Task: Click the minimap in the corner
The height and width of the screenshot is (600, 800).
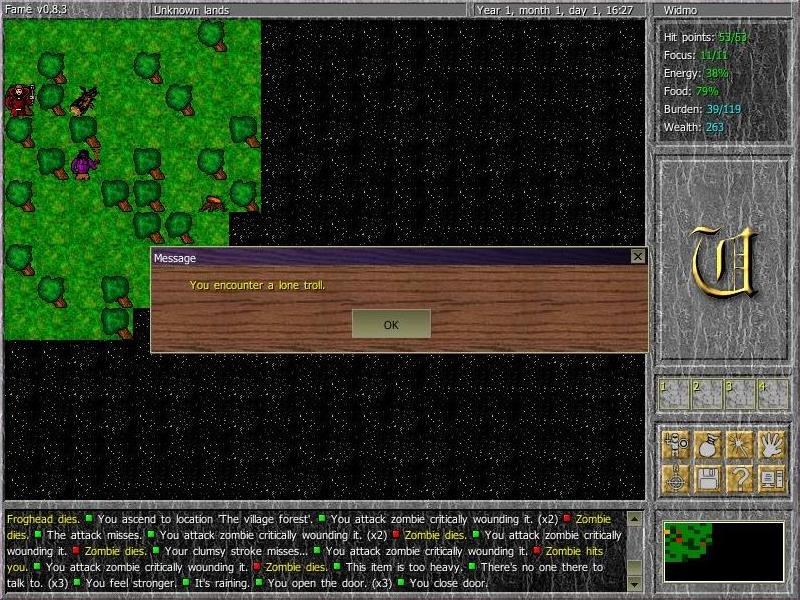Action: [723, 551]
